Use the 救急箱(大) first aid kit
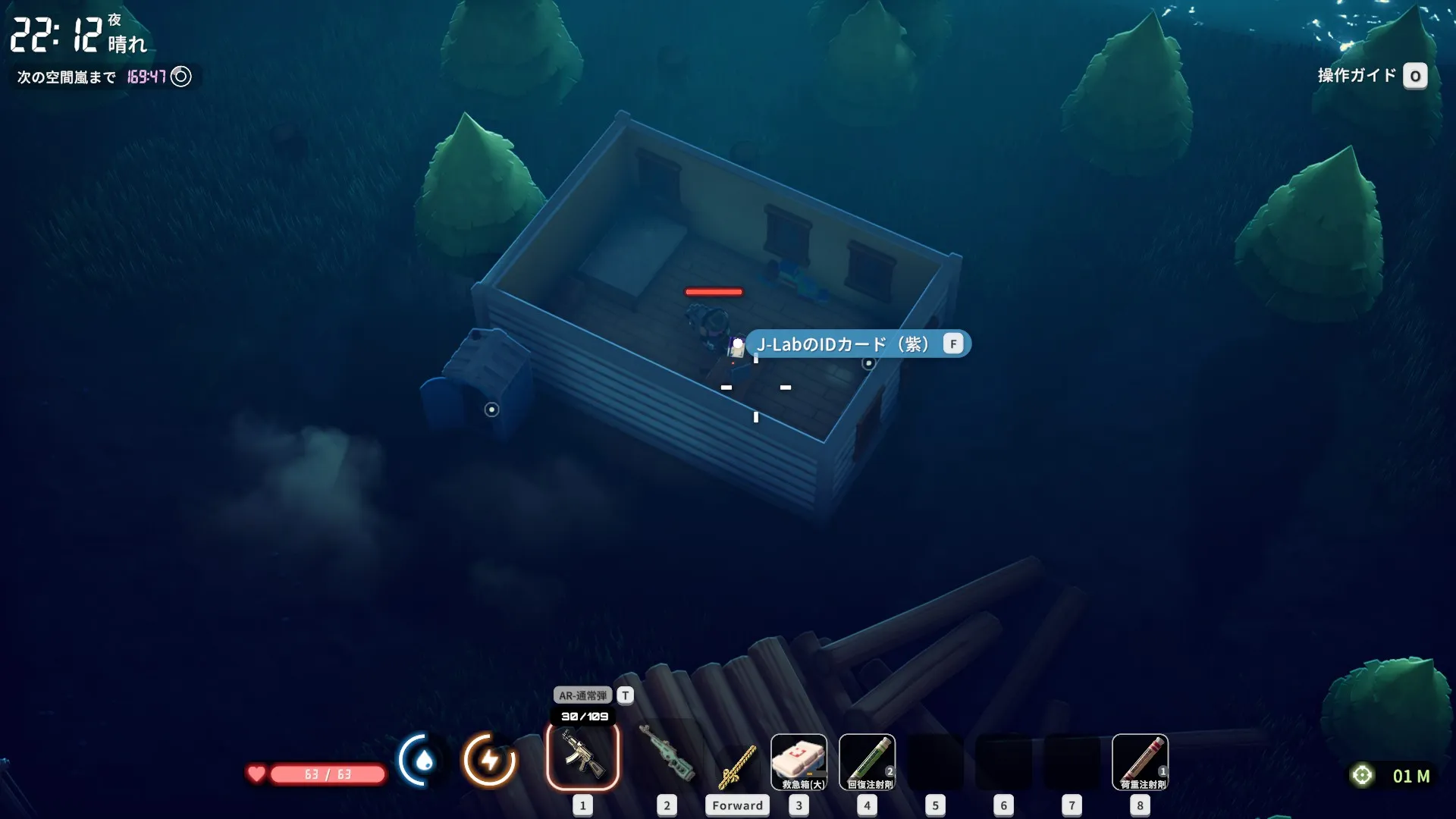This screenshot has width=1456, height=819. pos(799,762)
